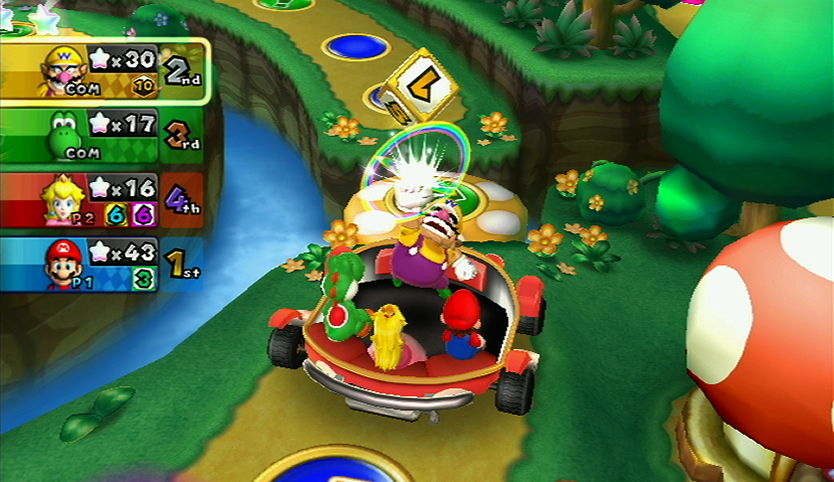Pick Peach's magenta 6 dice icon
Viewport: 834px width, 482px height.
(144, 215)
